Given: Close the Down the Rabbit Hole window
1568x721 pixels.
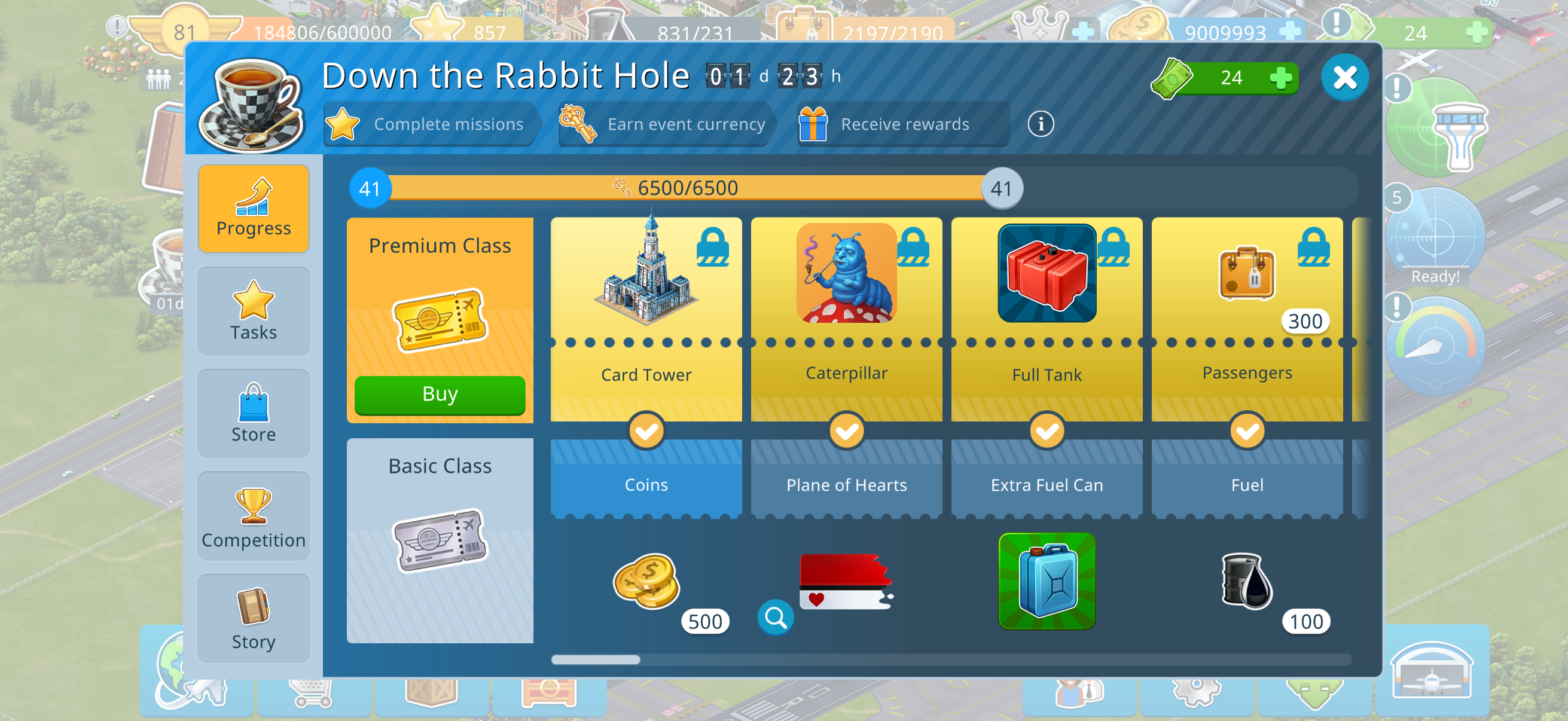Looking at the screenshot, I should [x=1344, y=78].
